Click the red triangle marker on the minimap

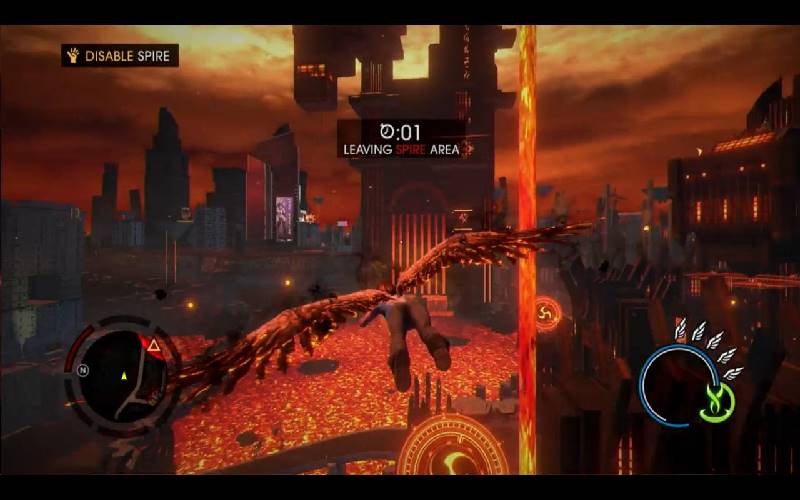[155, 346]
